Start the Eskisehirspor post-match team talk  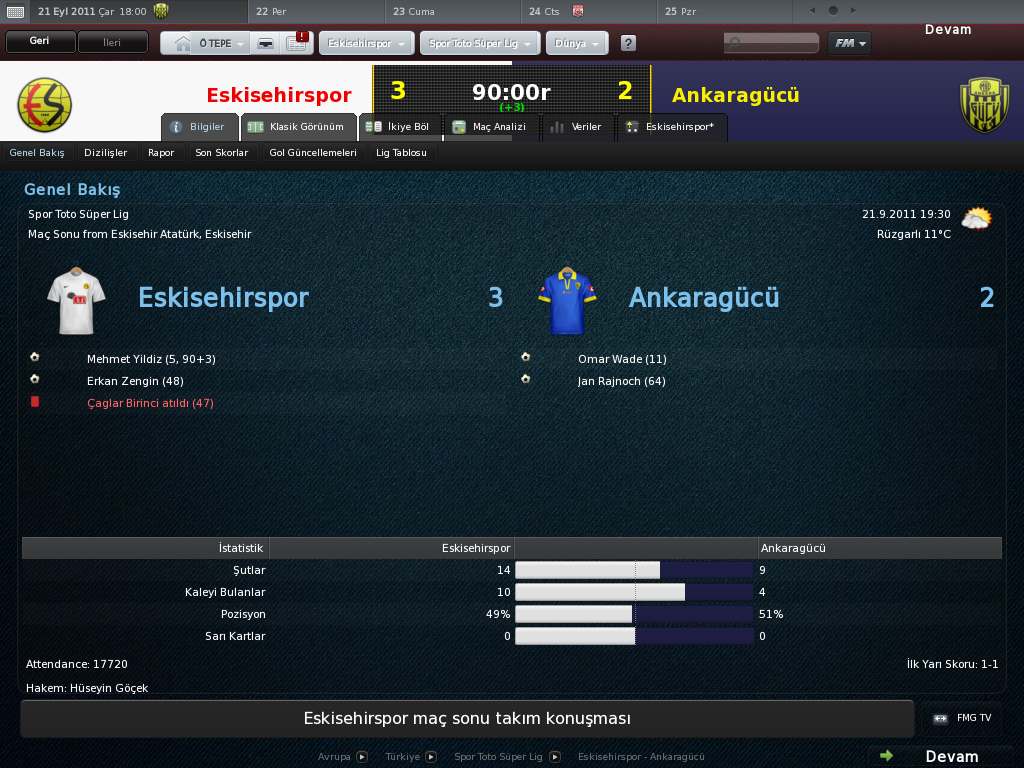[467, 719]
